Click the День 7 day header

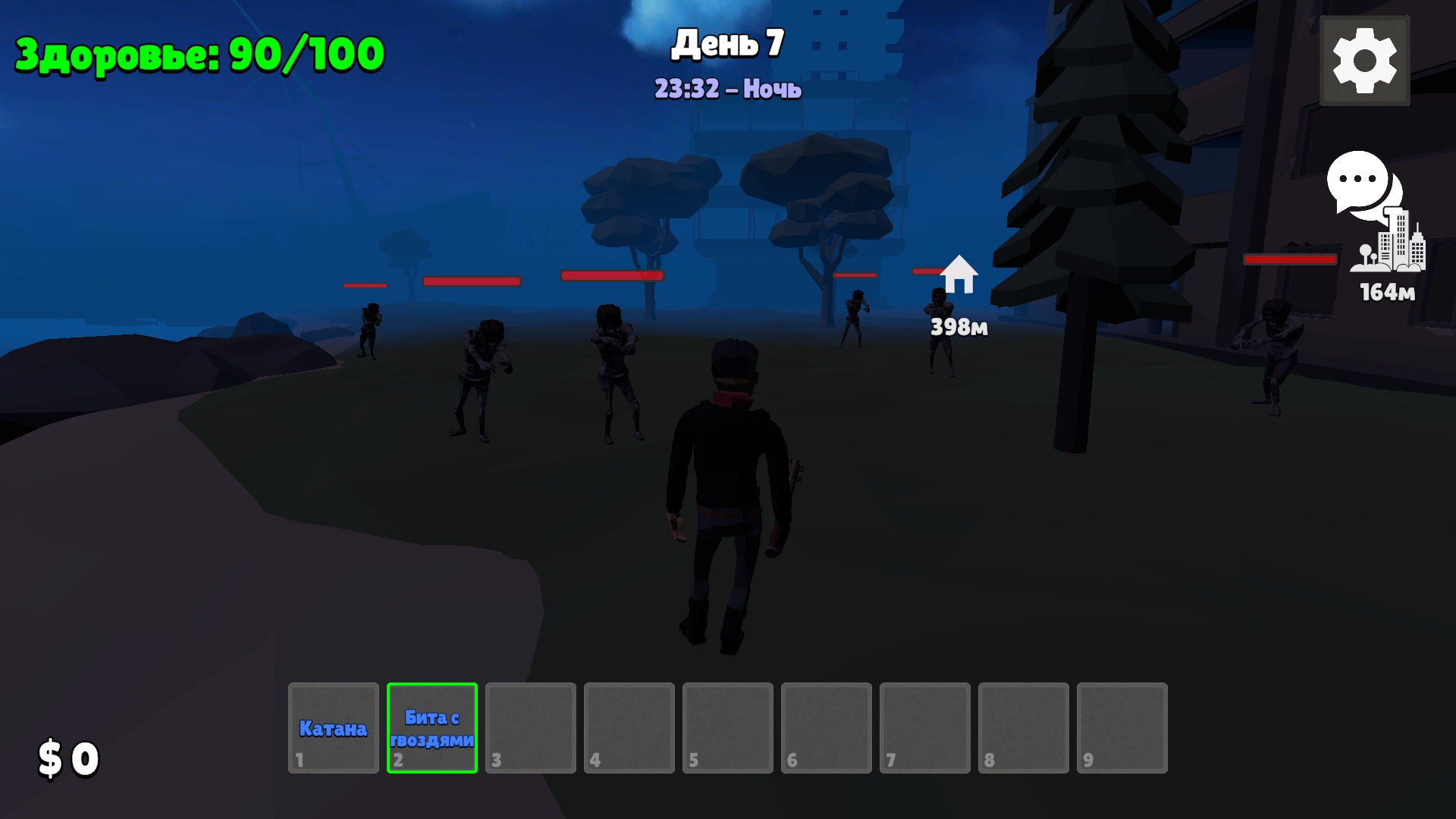click(727, 44)
